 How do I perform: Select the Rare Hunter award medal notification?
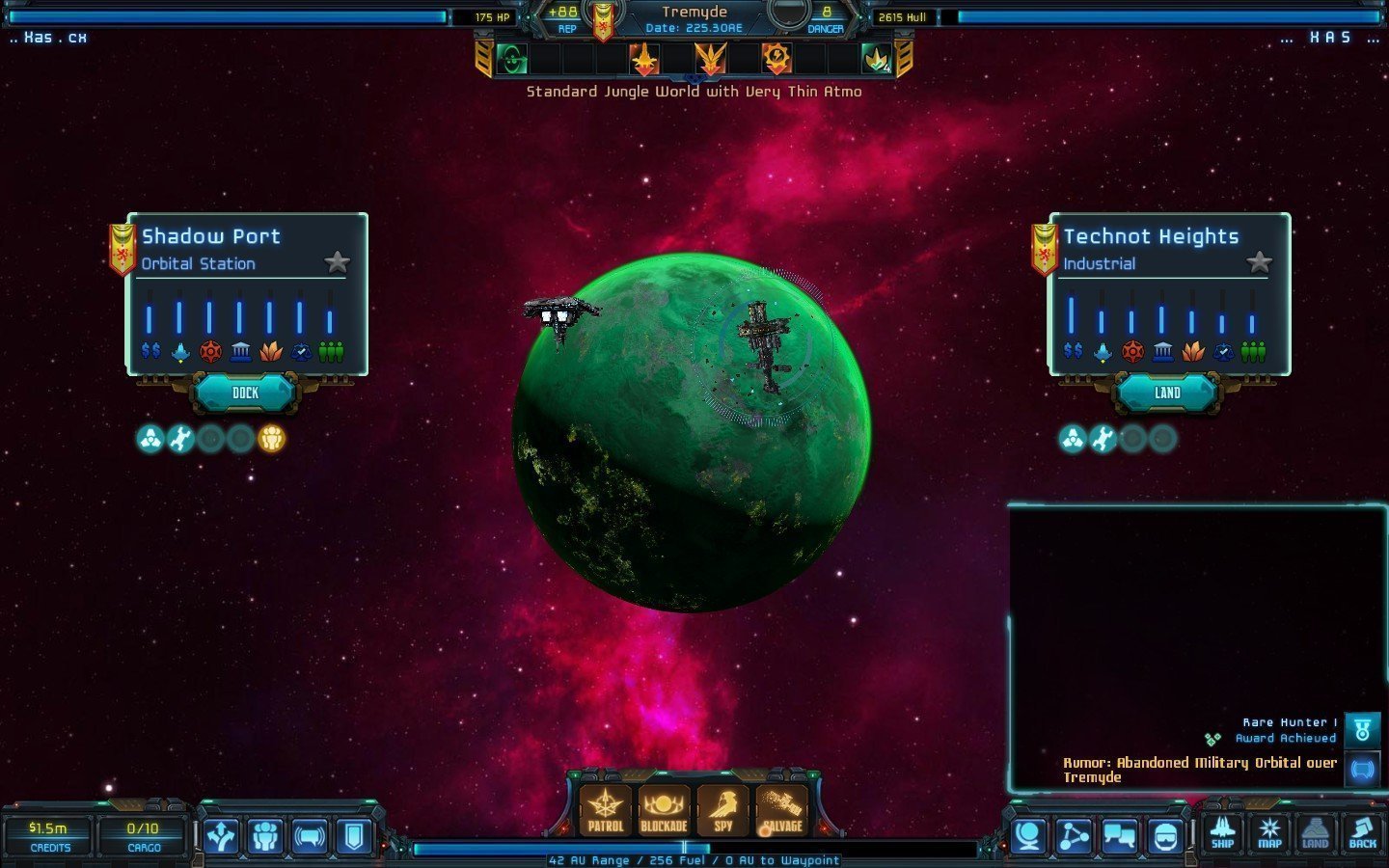pos(1362,730)
